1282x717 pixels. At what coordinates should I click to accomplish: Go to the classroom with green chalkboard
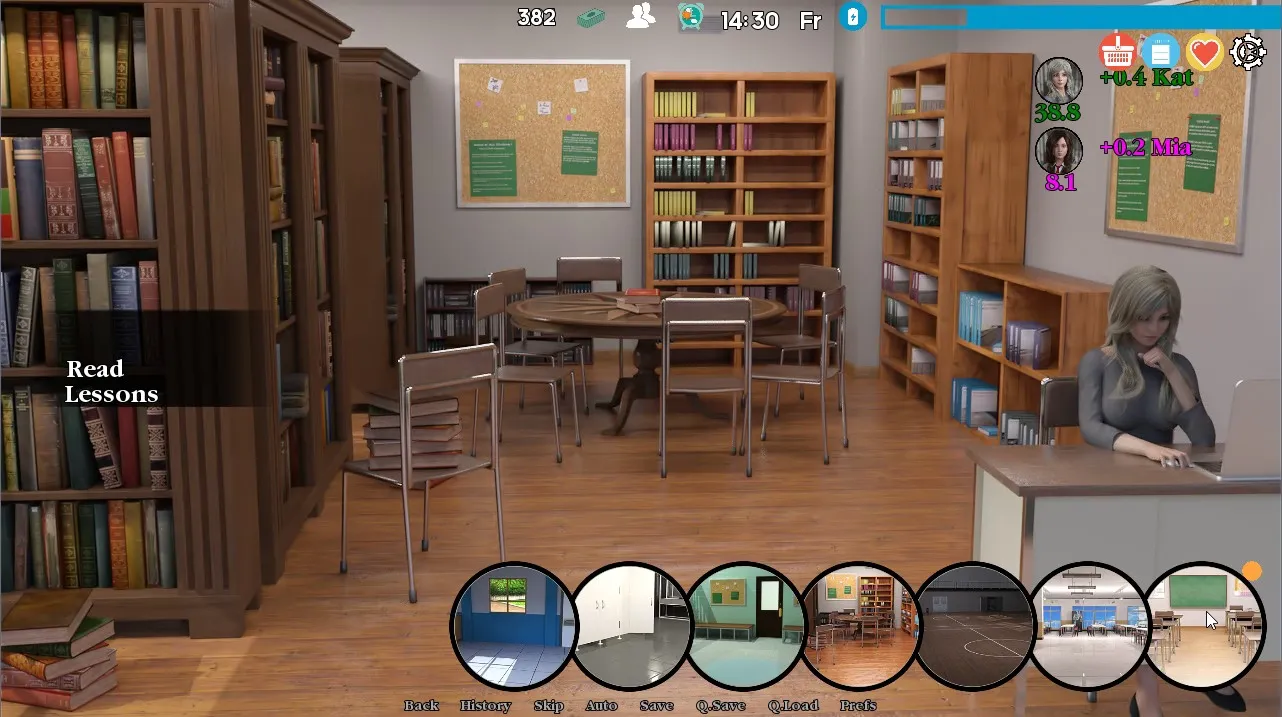point(1203,625)
